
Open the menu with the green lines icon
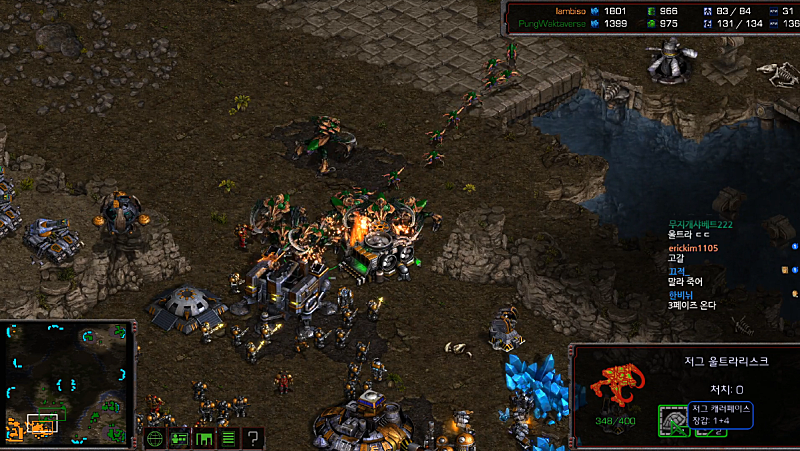[x=228, y=437]
